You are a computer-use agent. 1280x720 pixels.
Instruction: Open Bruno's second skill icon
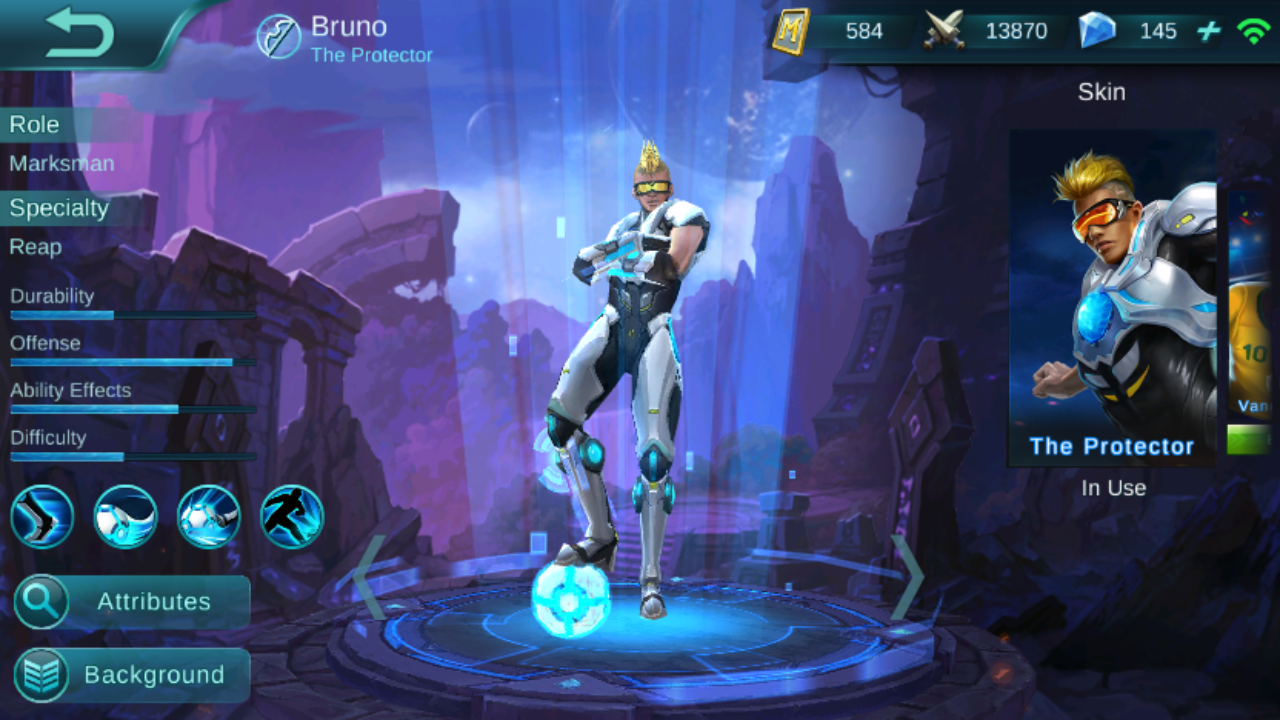click(x=125, y=516)
